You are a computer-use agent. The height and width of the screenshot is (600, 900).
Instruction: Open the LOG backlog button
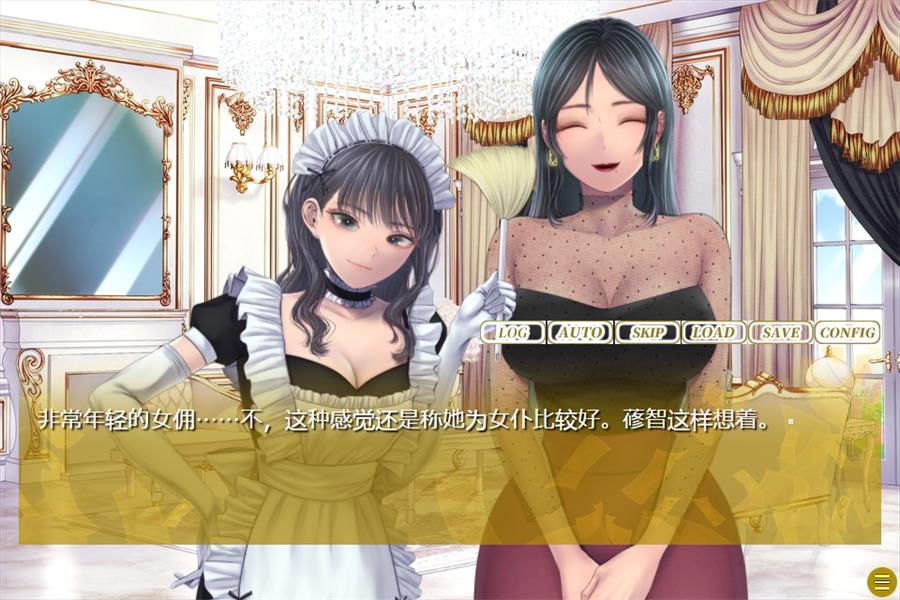pos(514,332)
